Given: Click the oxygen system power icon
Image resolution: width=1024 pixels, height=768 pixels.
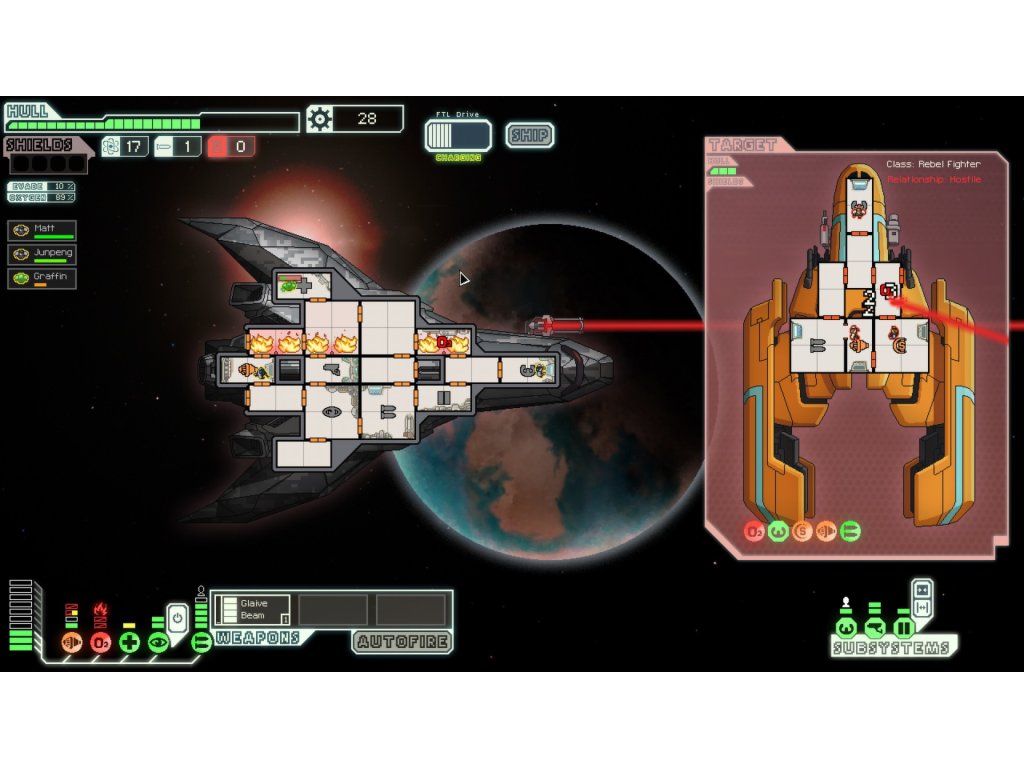Looking at the screenshot, I should coord(100,642).
